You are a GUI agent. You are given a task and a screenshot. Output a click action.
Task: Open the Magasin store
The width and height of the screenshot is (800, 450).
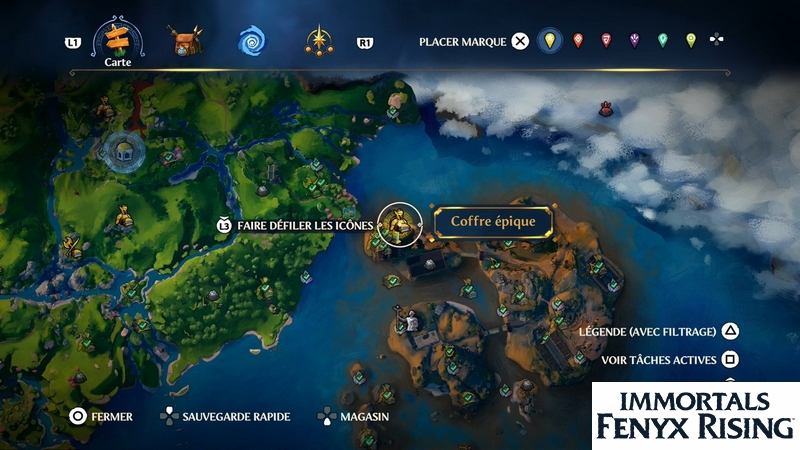354,415
